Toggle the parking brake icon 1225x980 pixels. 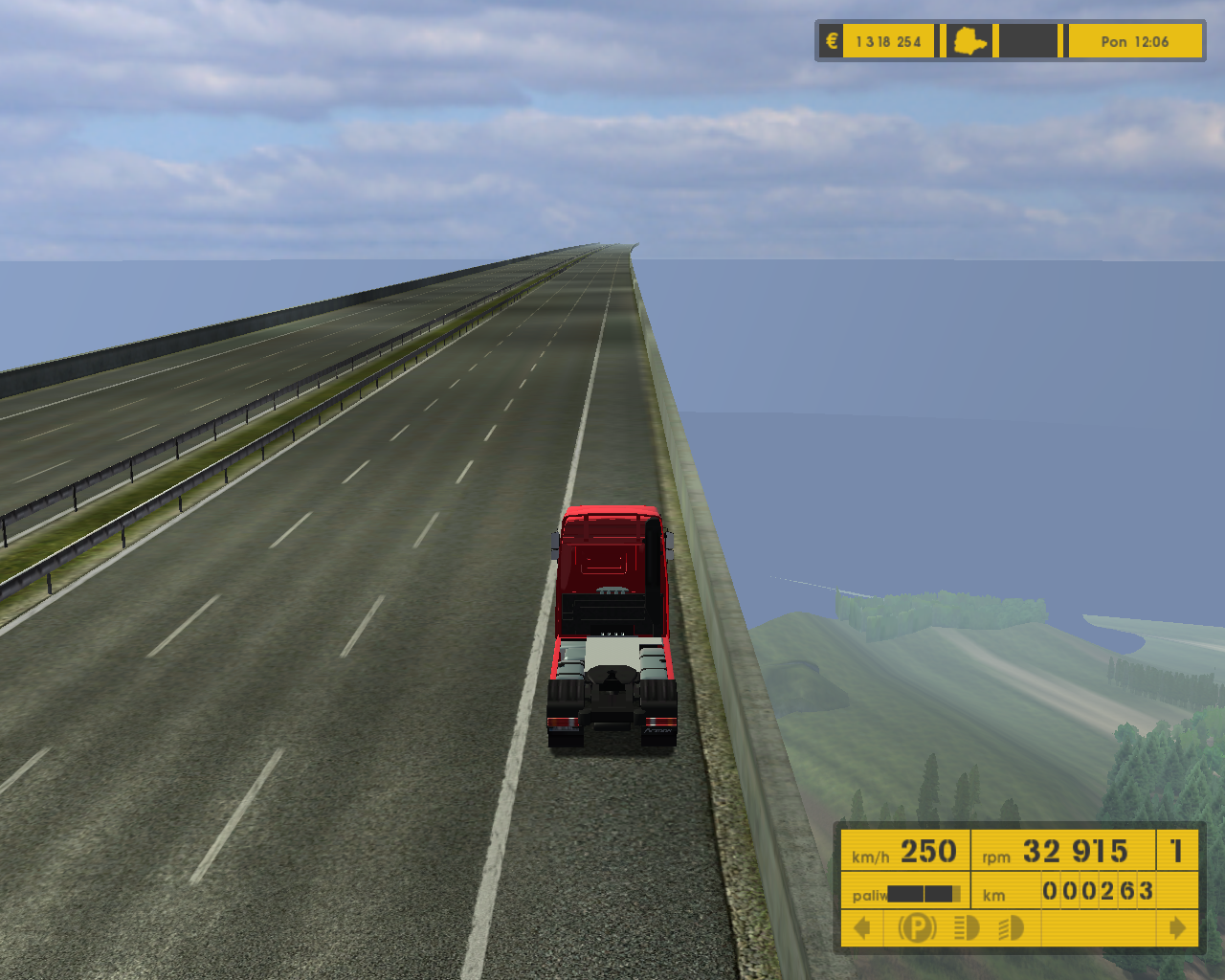[x=917, y=928]
